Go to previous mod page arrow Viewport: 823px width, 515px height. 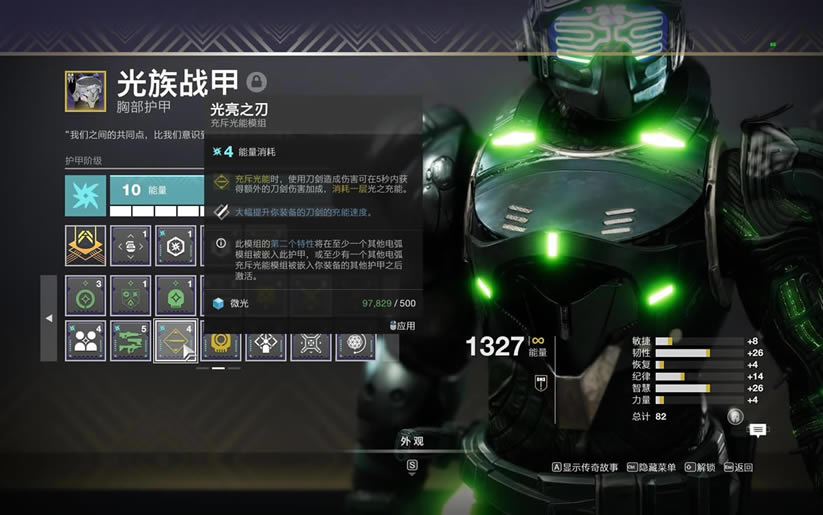[x=48, y=318]
